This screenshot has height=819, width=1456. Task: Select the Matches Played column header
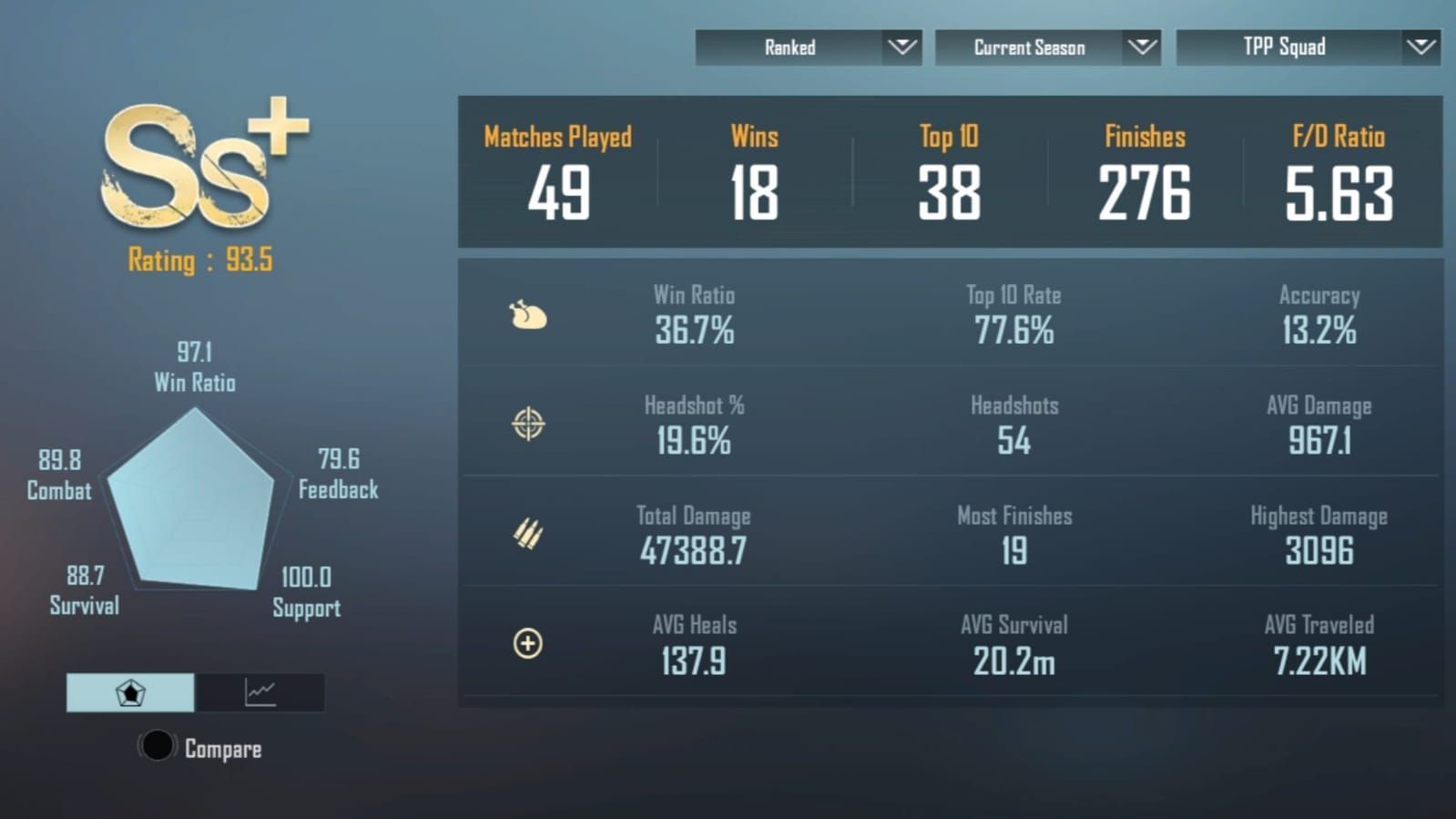pyautogui.click(x=556, y=137)
